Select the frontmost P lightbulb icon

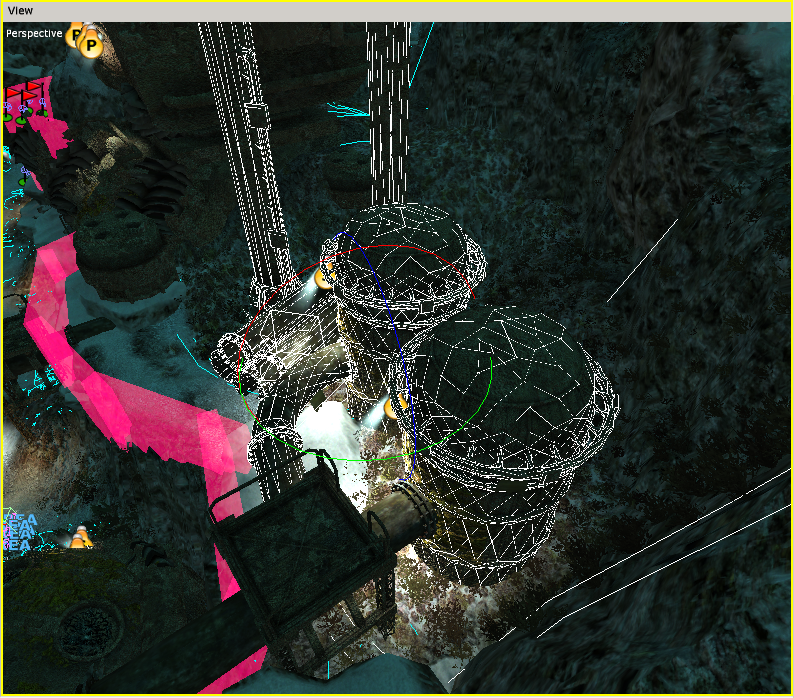coord(91,45)
